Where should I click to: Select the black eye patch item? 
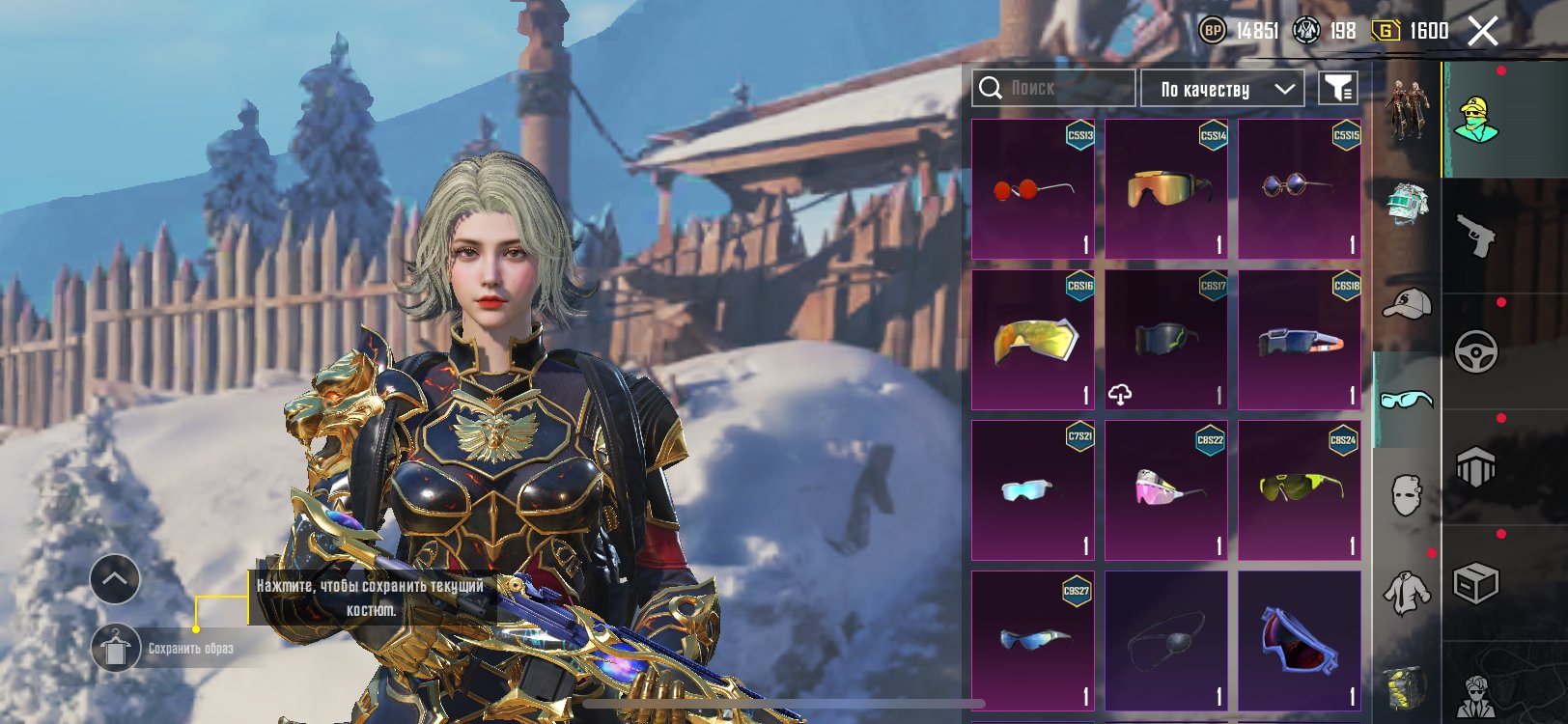[x=1166, y=641]
